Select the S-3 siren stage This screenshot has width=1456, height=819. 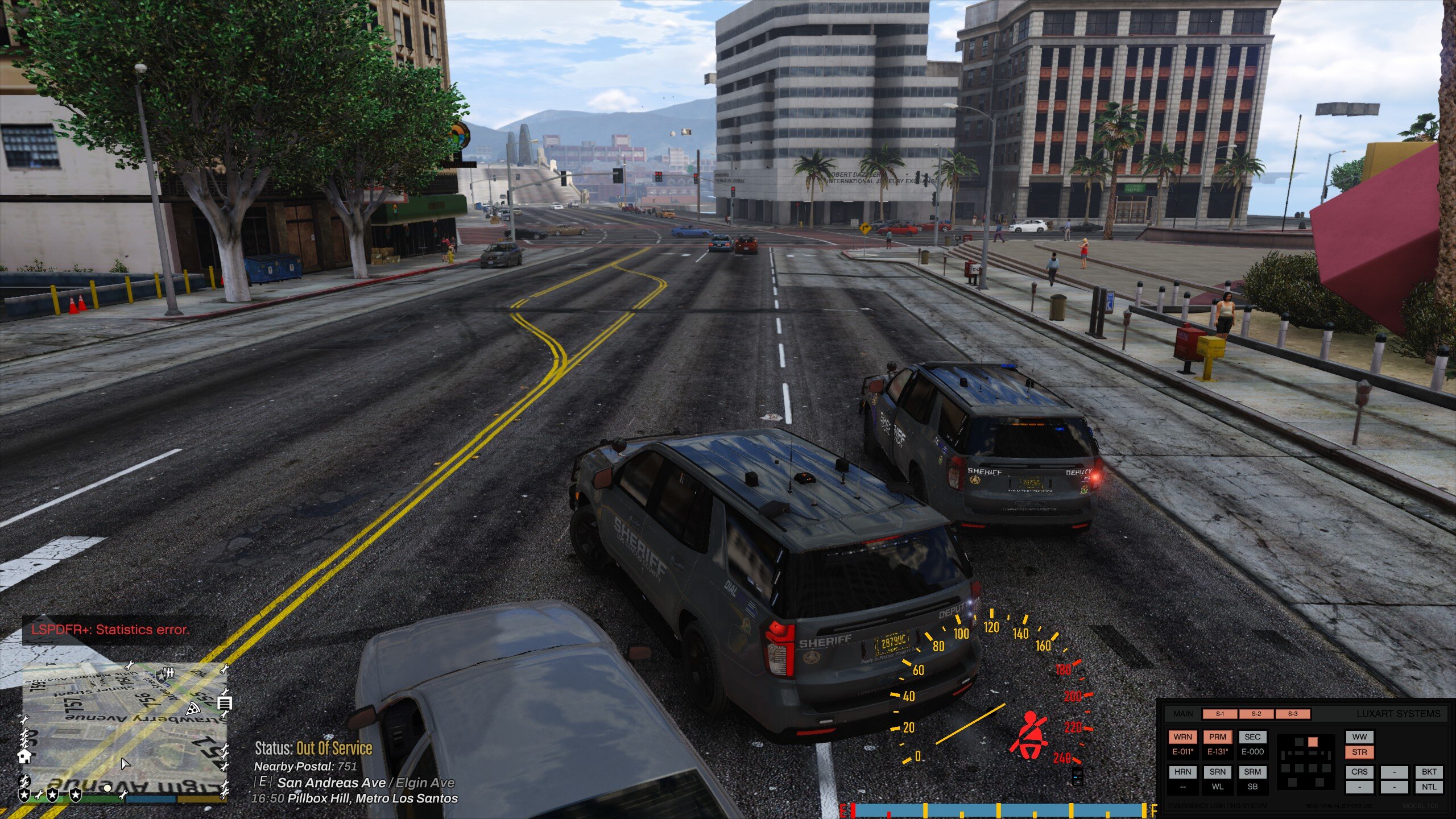tap(1293, 714)
